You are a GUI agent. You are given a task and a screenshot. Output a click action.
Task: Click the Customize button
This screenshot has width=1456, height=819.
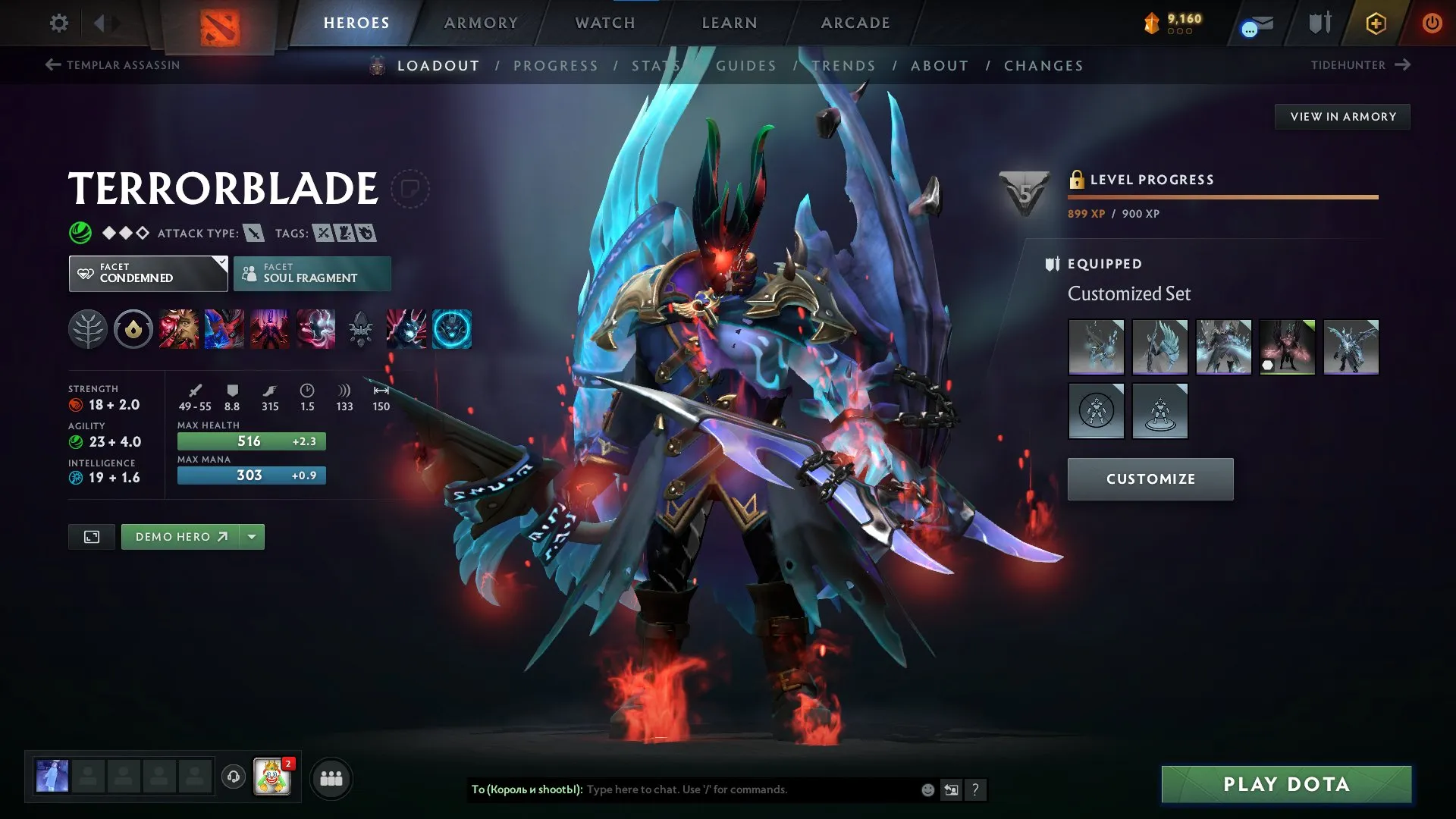1150,479
